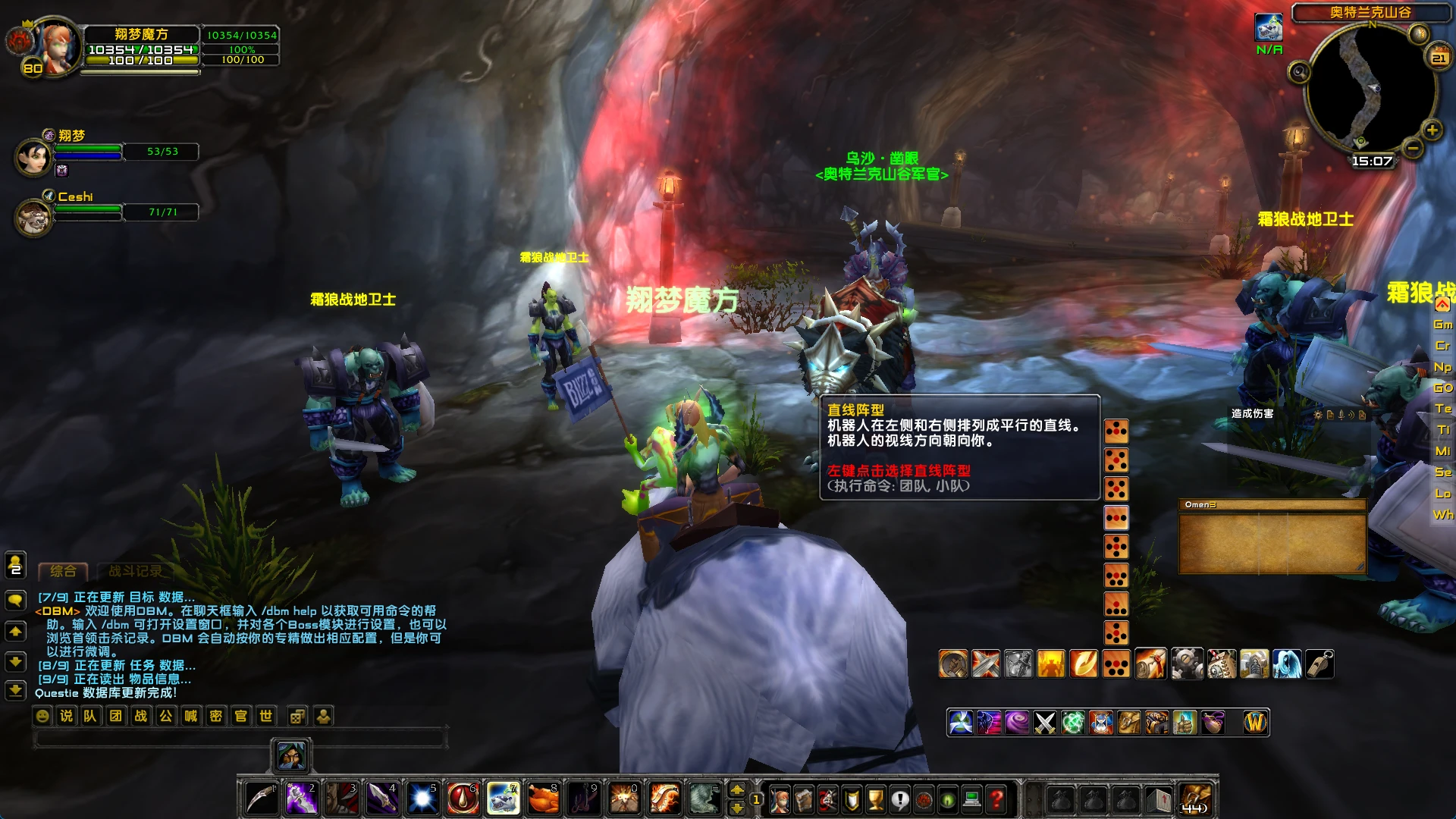Click the dice roll button

pos(297,716)
